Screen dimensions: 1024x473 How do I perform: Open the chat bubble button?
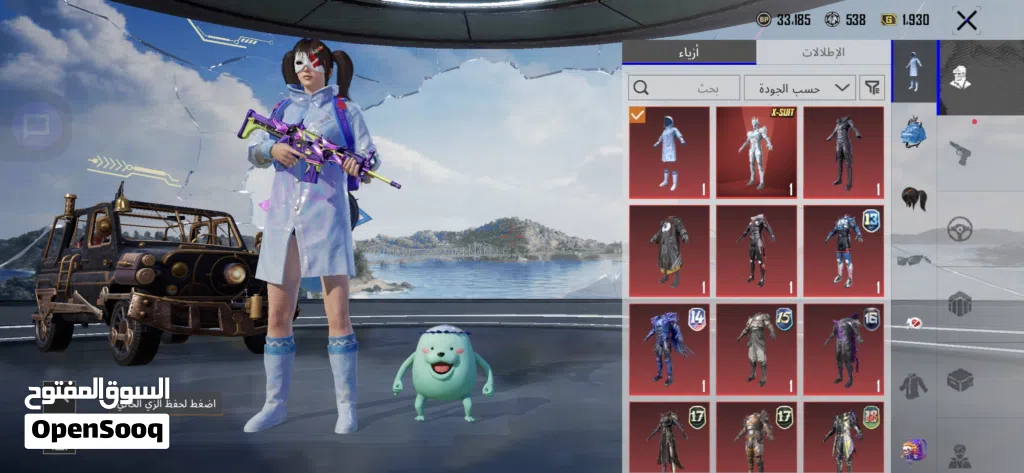[37, 126]
